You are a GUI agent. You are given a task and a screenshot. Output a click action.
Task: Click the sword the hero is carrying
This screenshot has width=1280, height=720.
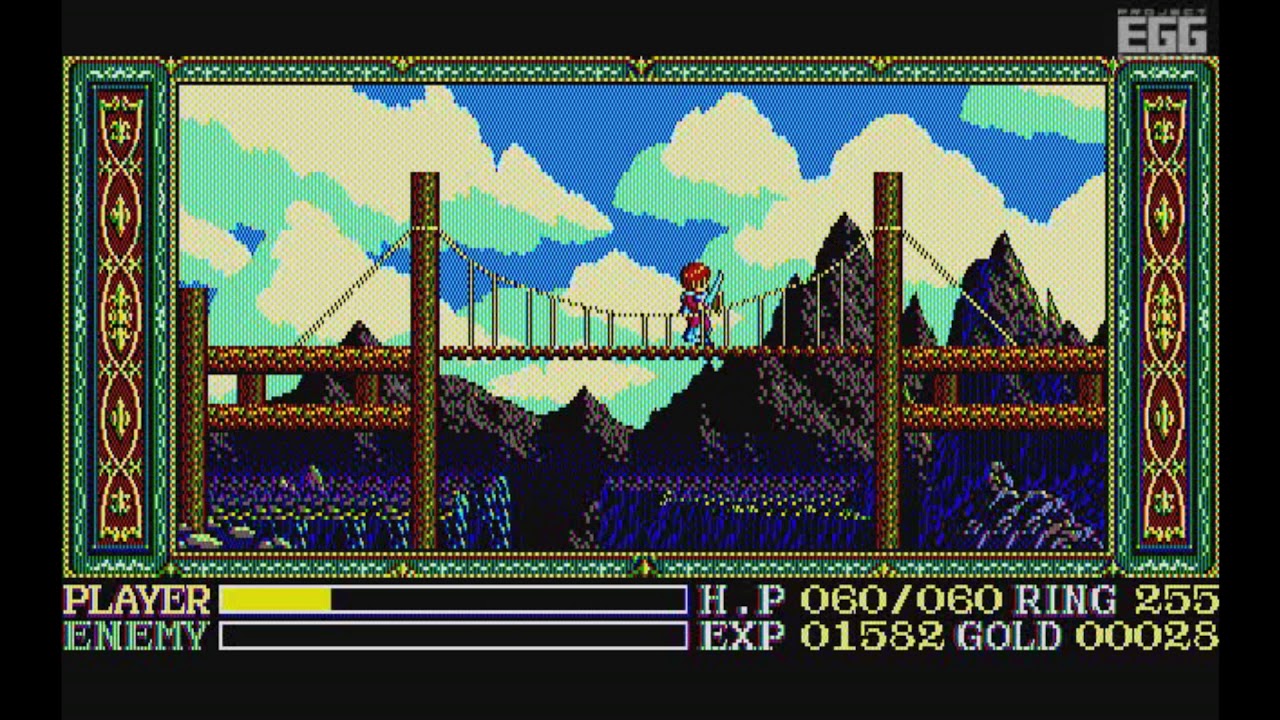pyautogui.click(x=714, y=285)
